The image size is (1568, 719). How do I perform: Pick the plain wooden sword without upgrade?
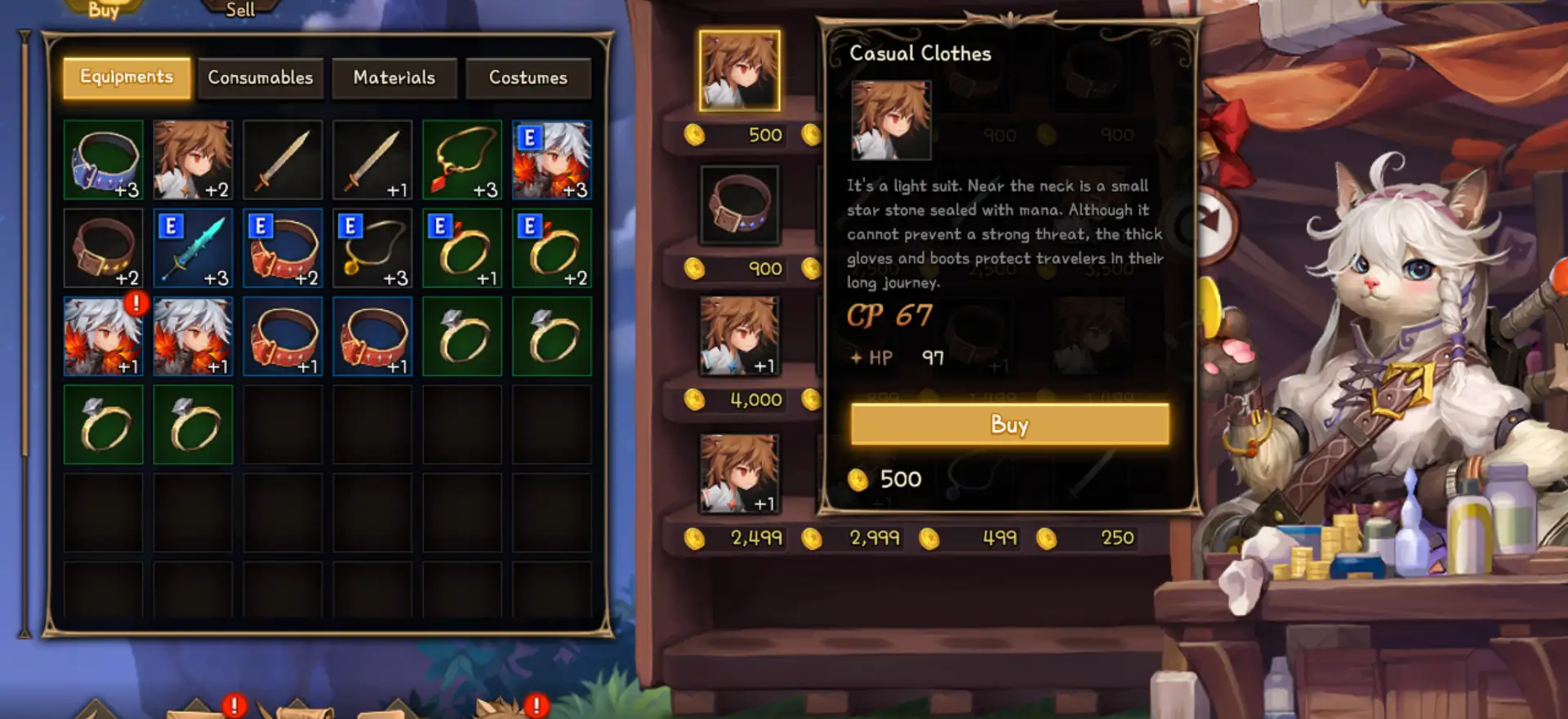tap(283, 160)
